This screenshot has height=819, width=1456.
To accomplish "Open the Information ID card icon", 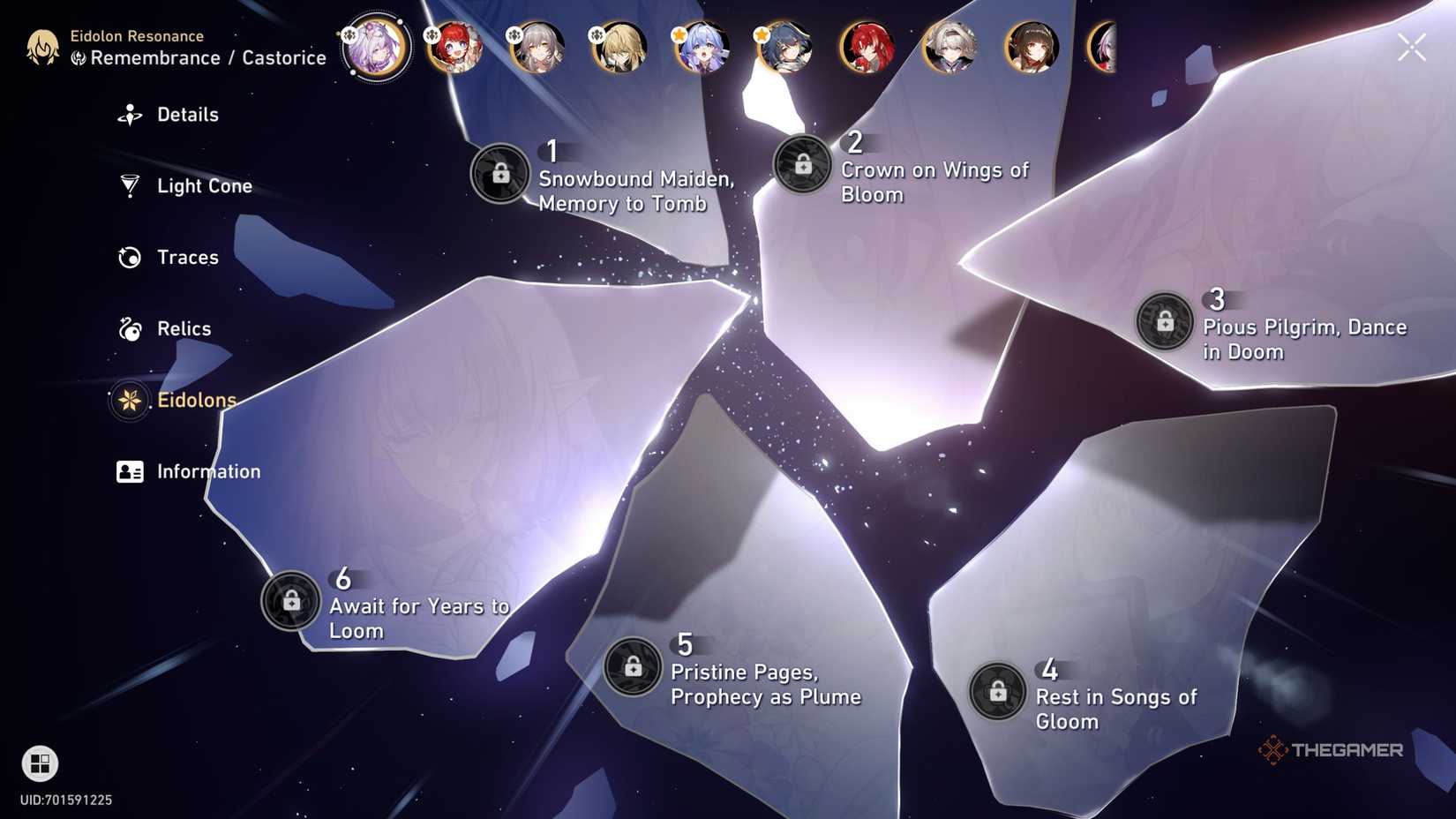I will [x=130, y=471].
